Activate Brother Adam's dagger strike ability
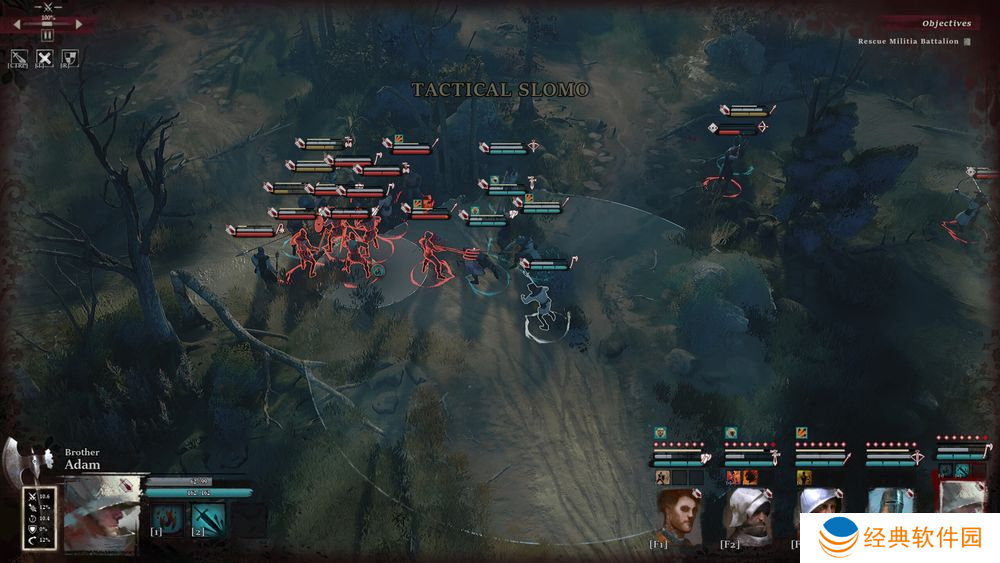 click(208, 518)
